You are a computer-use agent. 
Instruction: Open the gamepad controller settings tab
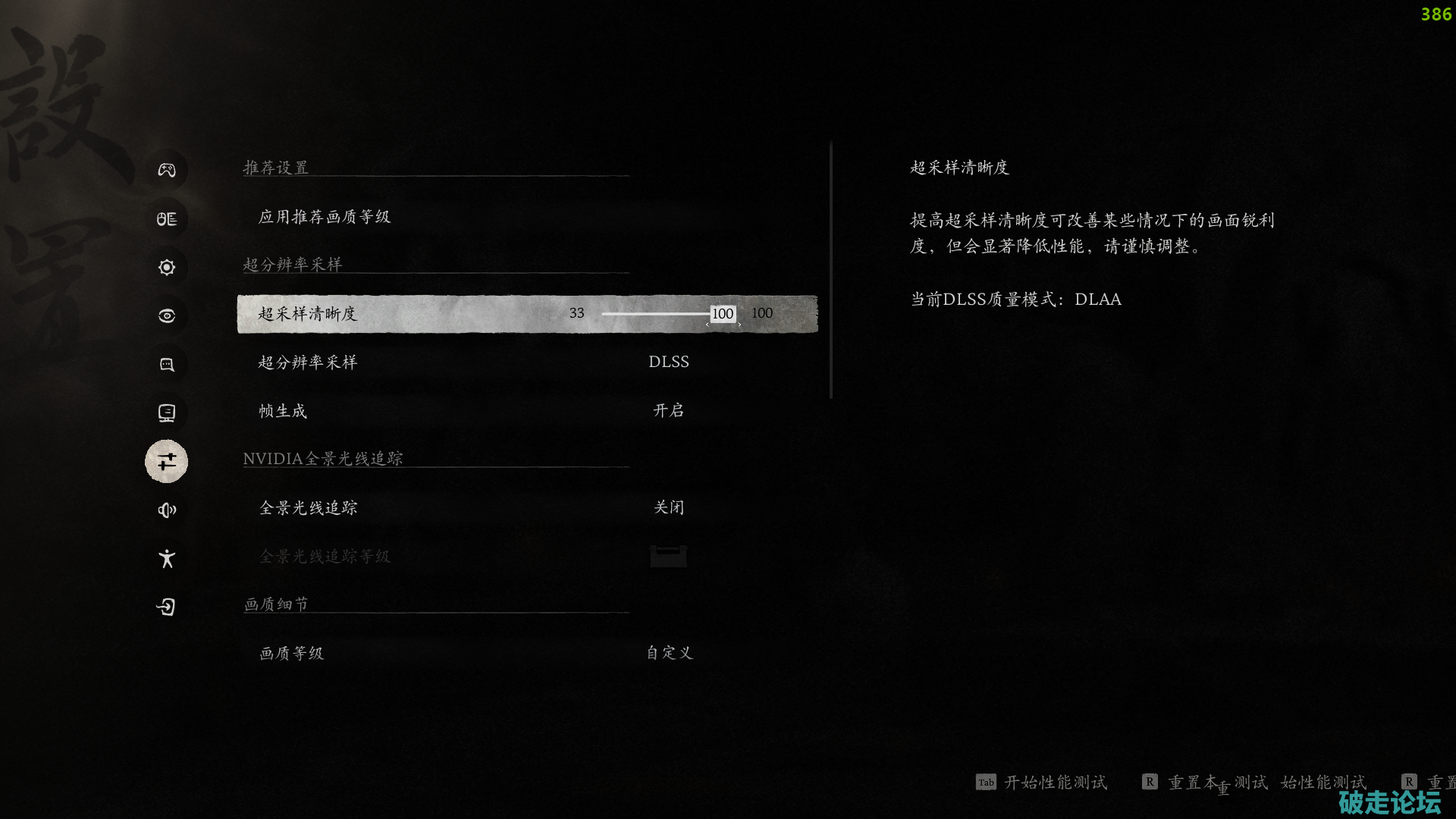pos(167,170)
